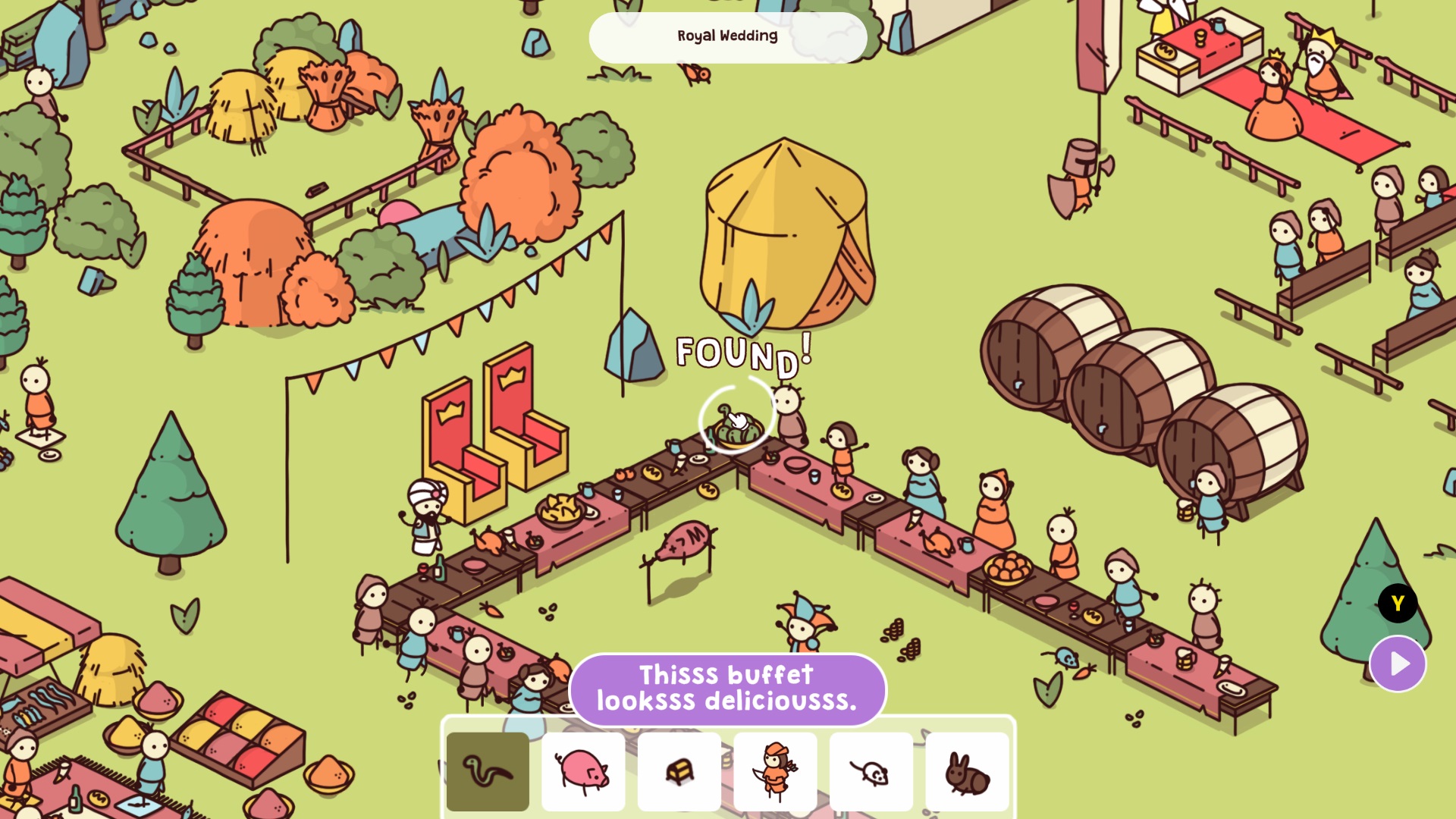Select the treasure chest target slot
This screenshot has width=1456, height=819.
[x=679, y=771]
